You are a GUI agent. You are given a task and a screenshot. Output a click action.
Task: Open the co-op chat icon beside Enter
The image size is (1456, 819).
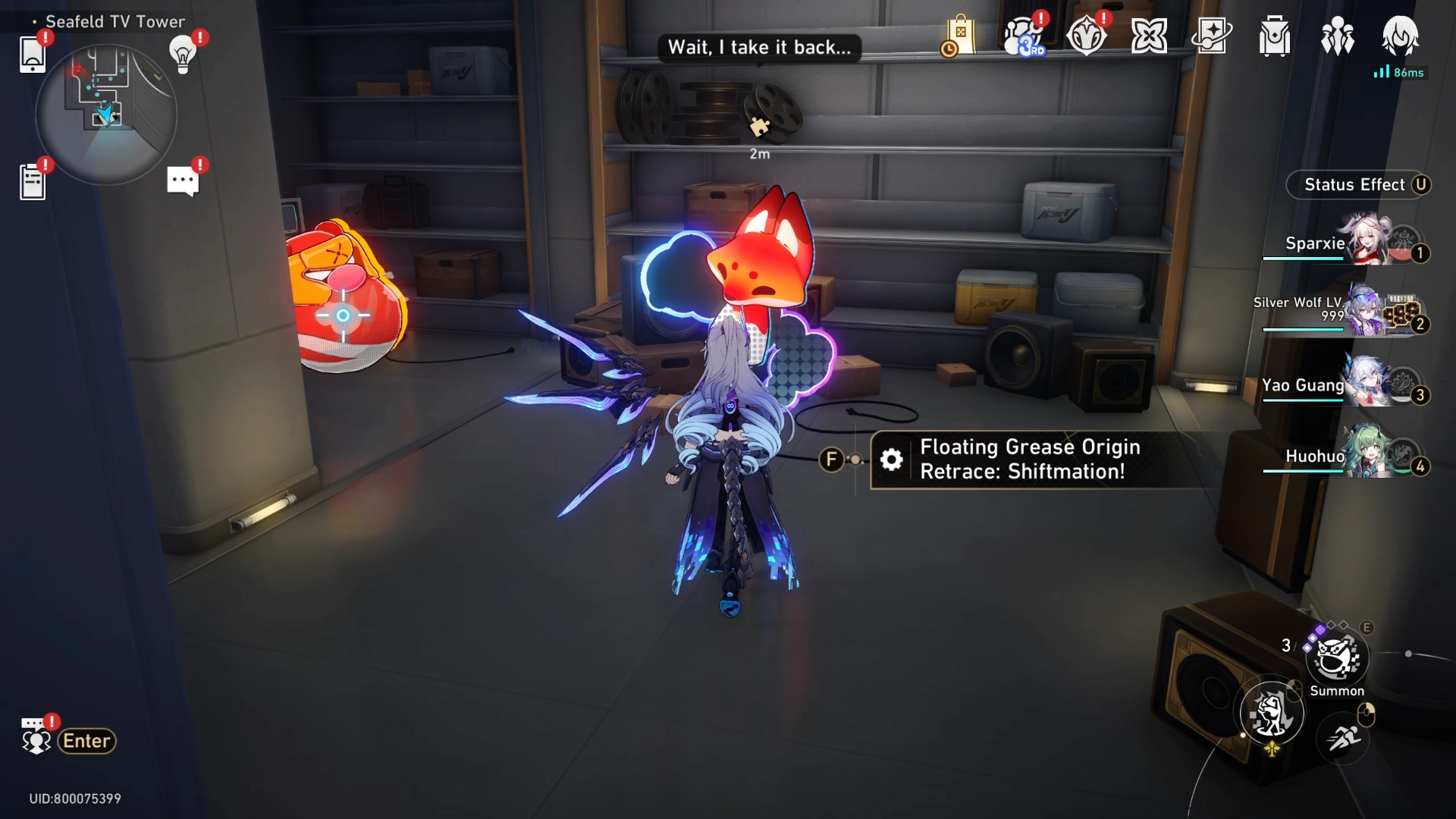pos(36,739)
